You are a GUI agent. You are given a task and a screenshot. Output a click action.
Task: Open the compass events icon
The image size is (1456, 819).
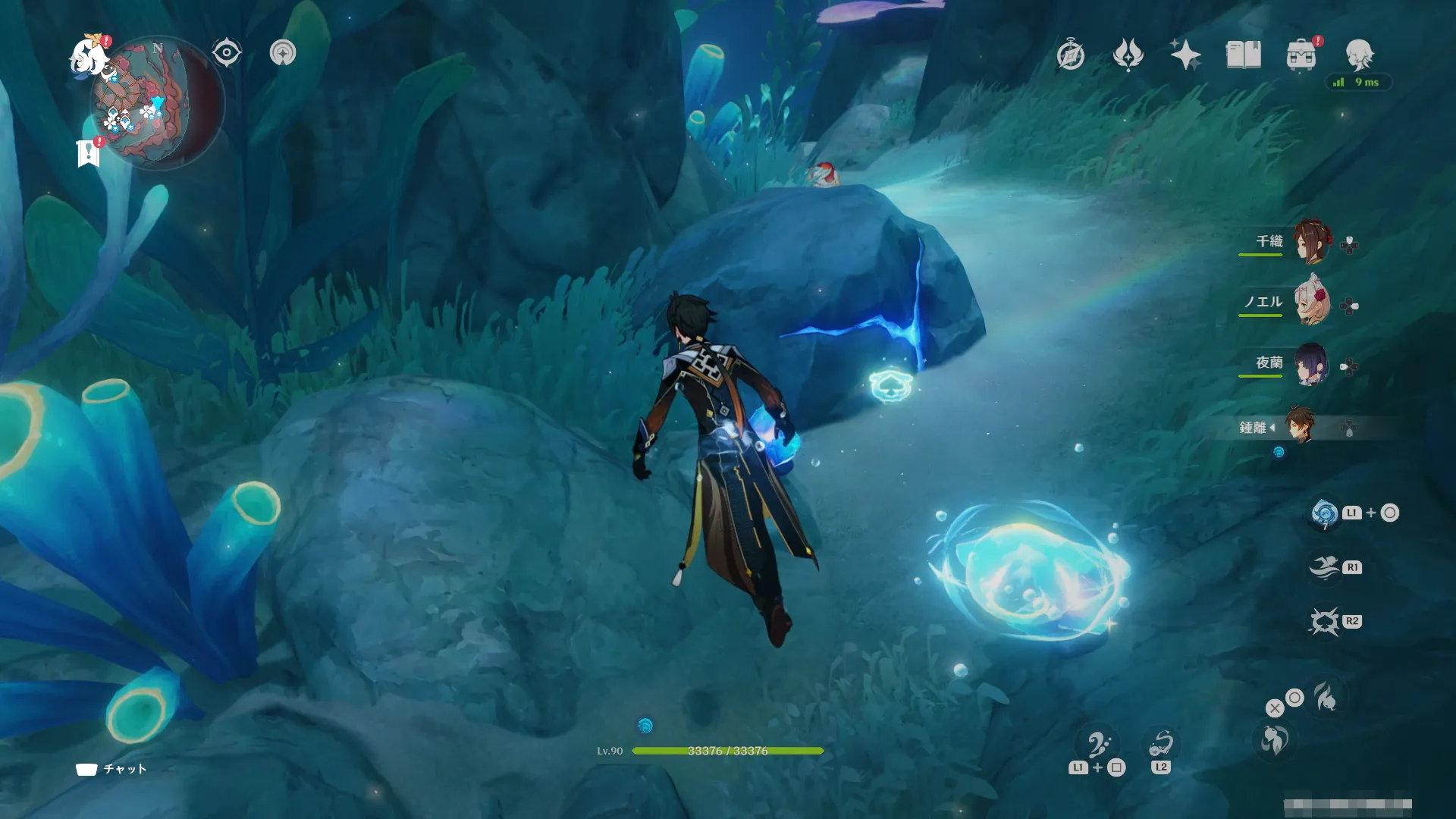coord(1070,55)
